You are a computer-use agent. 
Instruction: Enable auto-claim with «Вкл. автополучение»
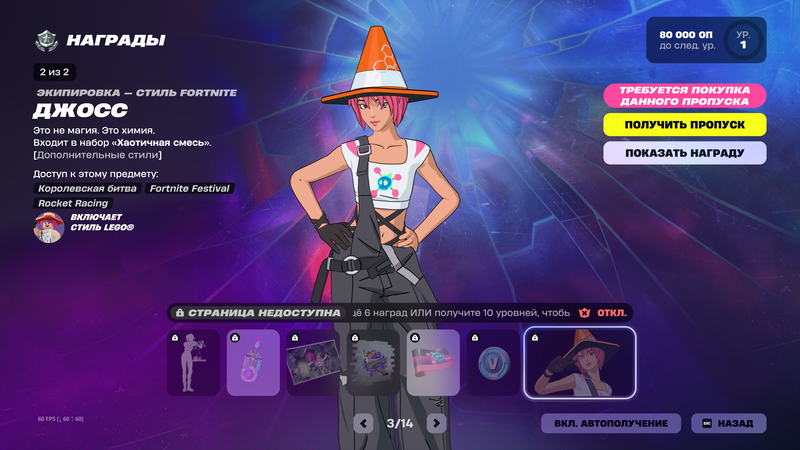(x=611, y=423)
